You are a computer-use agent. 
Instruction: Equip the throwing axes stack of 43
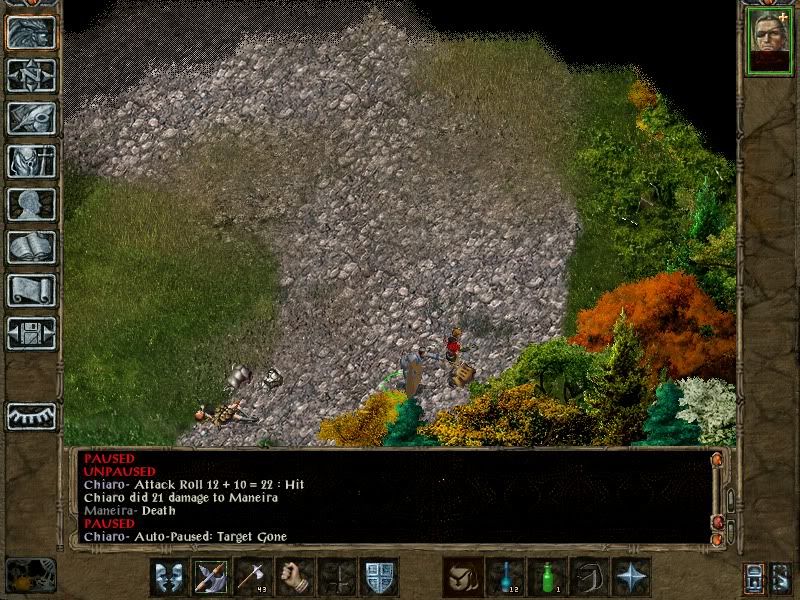253,577
